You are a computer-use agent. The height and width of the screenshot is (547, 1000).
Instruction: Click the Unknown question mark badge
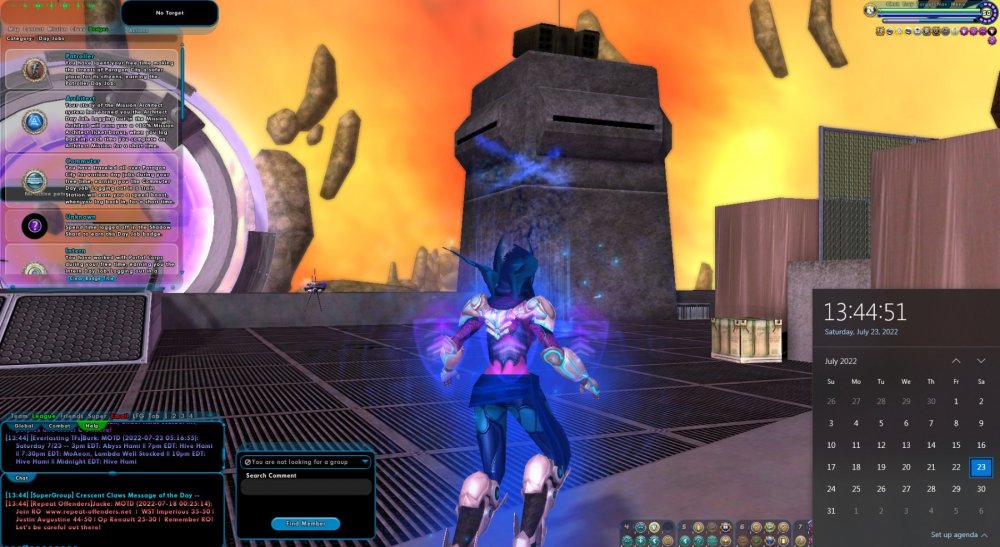click(x=35, y=226)
